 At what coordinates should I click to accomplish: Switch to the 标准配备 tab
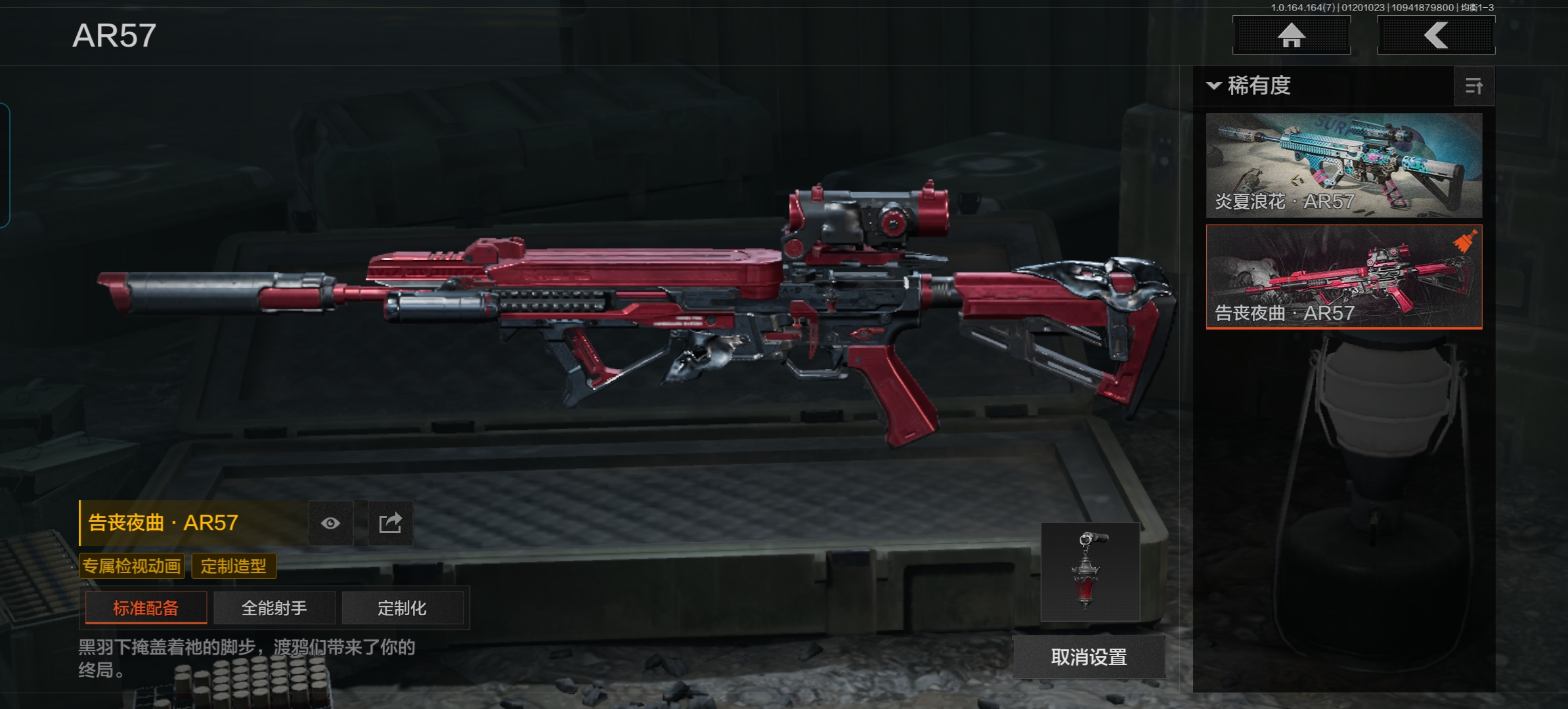coord(146,608)
